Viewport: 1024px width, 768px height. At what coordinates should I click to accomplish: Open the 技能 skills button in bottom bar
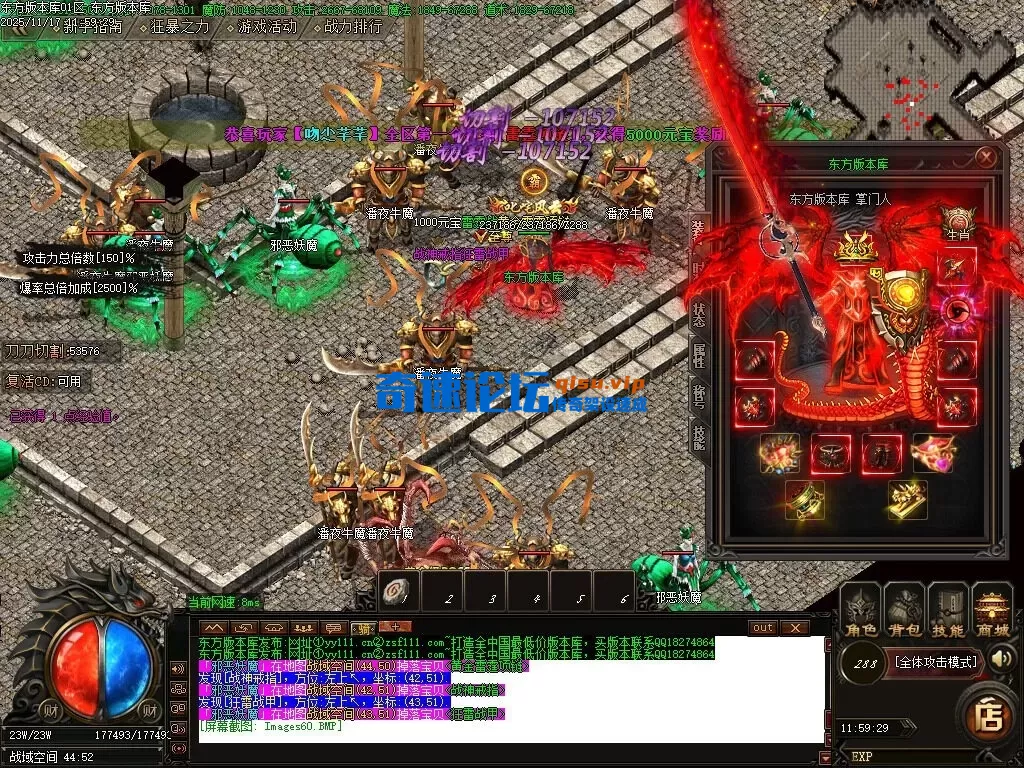coord(948,610)
